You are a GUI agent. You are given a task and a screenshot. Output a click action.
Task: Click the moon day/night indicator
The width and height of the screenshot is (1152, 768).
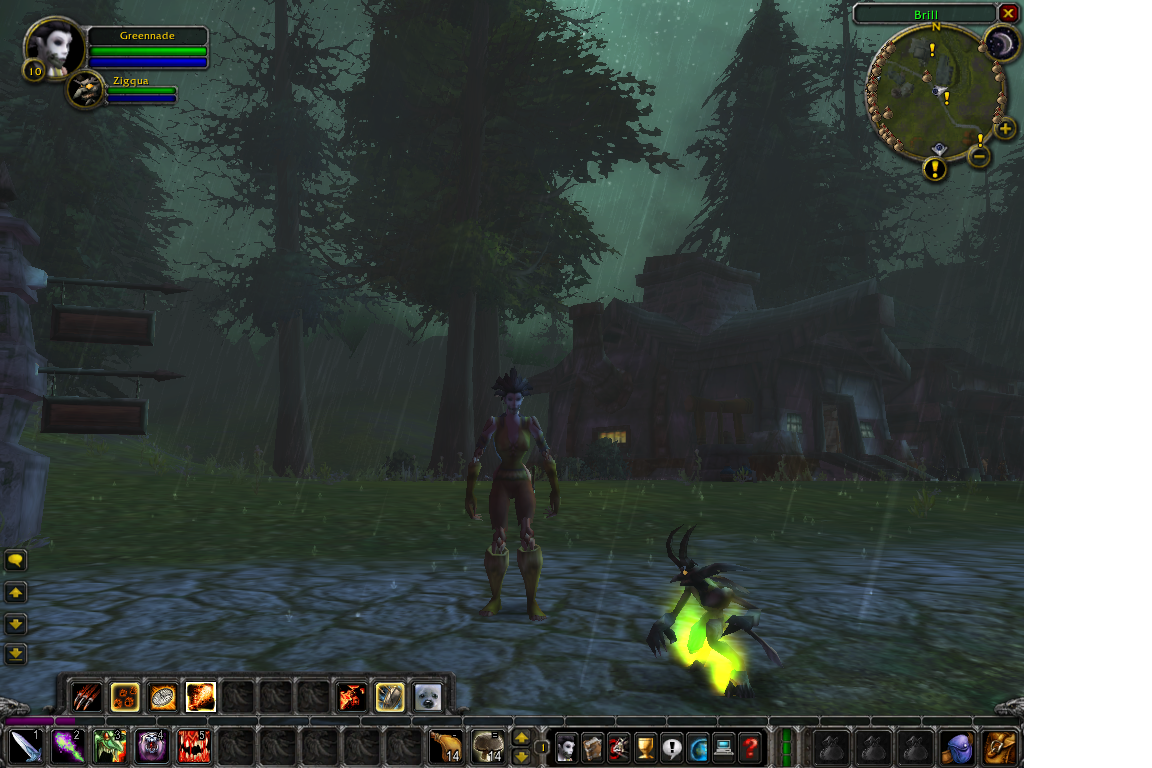[x=1000, y=43]
